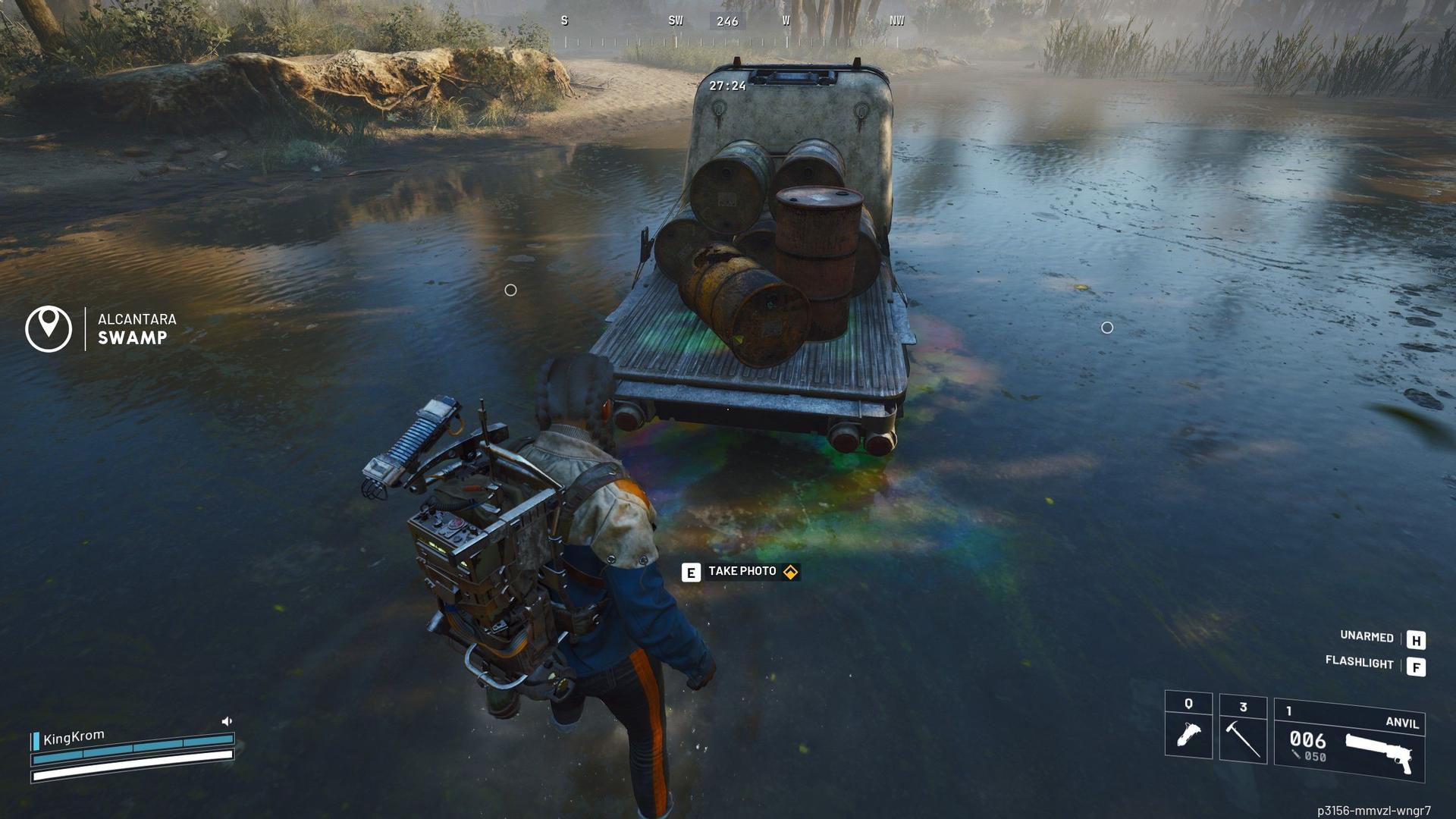Click the hazard diamond icon next to TAKE PHOTO
The image size is (1456, 819).
pyautogui.click(x=791, y=572)
